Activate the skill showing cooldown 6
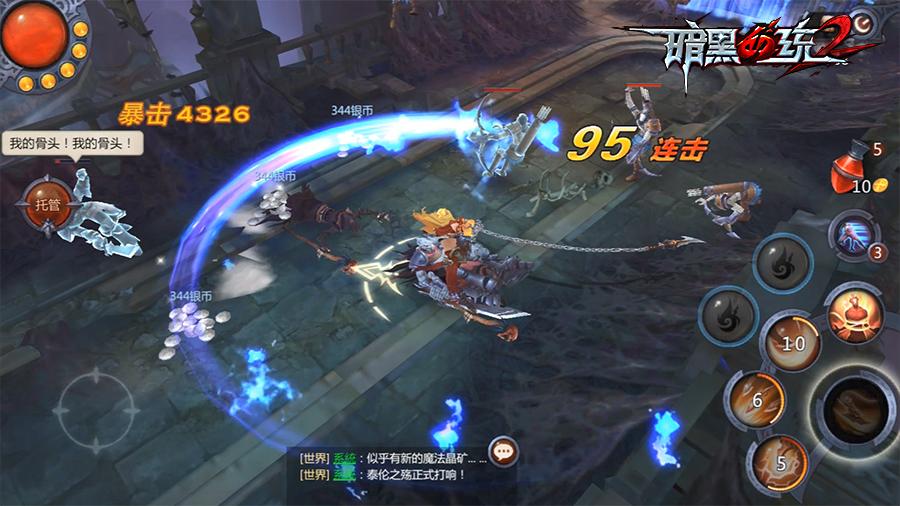Screen dimensions: 900x506 756,399
